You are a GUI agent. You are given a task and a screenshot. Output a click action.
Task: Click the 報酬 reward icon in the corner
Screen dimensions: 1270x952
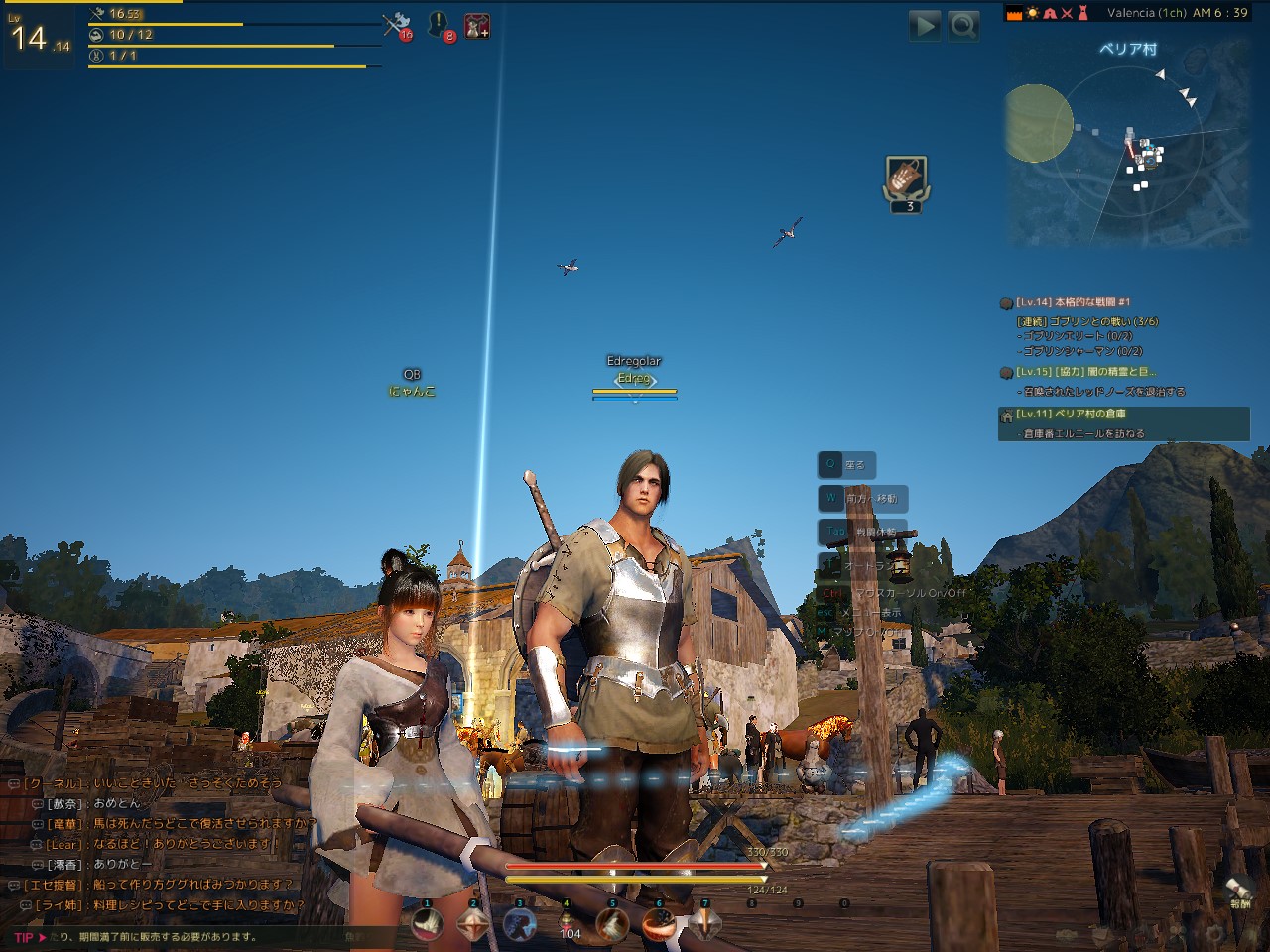(1240, 890)
